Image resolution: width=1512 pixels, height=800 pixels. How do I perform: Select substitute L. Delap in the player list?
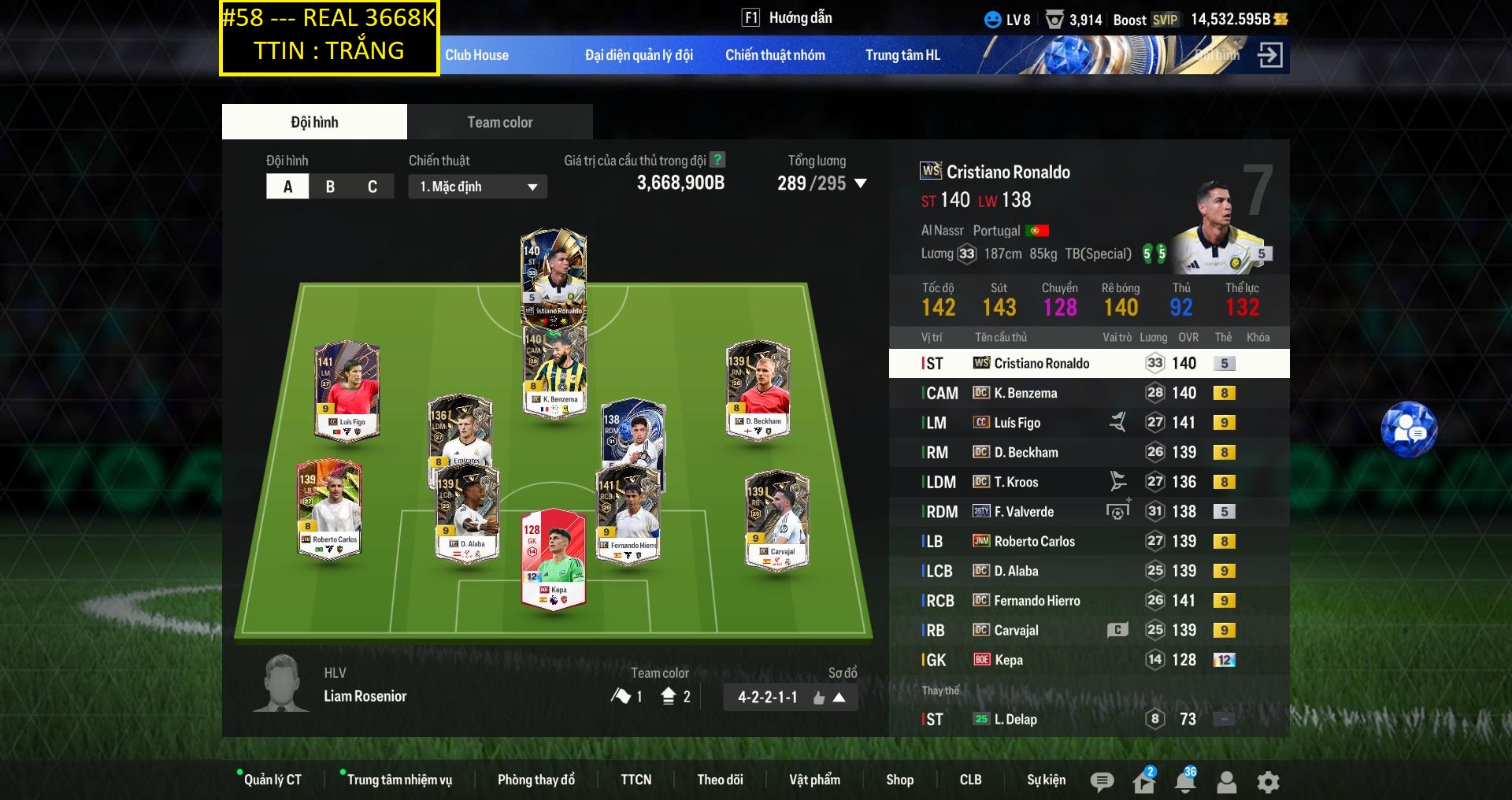1024,718
